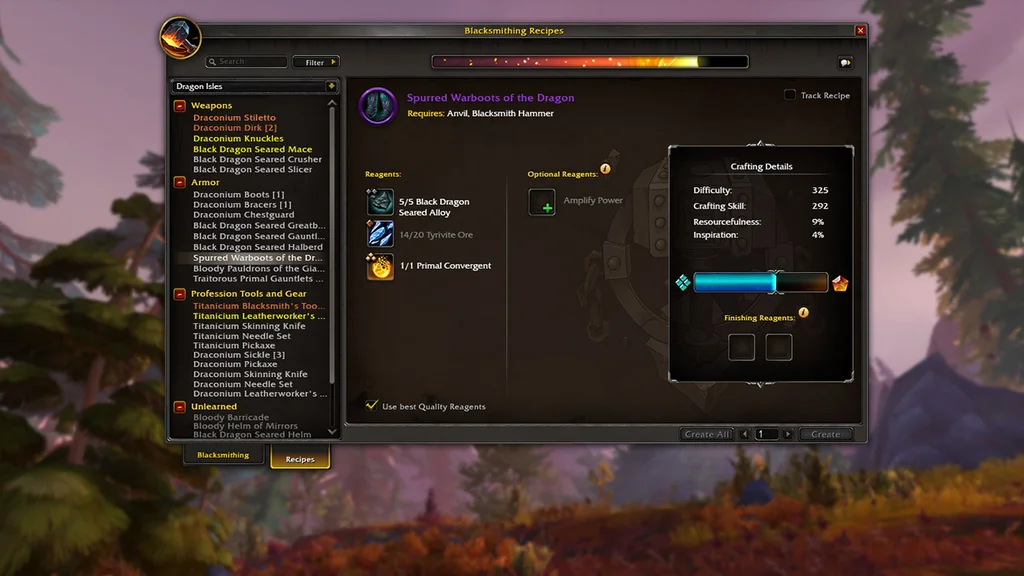Image resolution: width=1024 pixels, height=576 pixels.
Task: Select the Draconium Stiletto recipe
Action: point(234,118)
